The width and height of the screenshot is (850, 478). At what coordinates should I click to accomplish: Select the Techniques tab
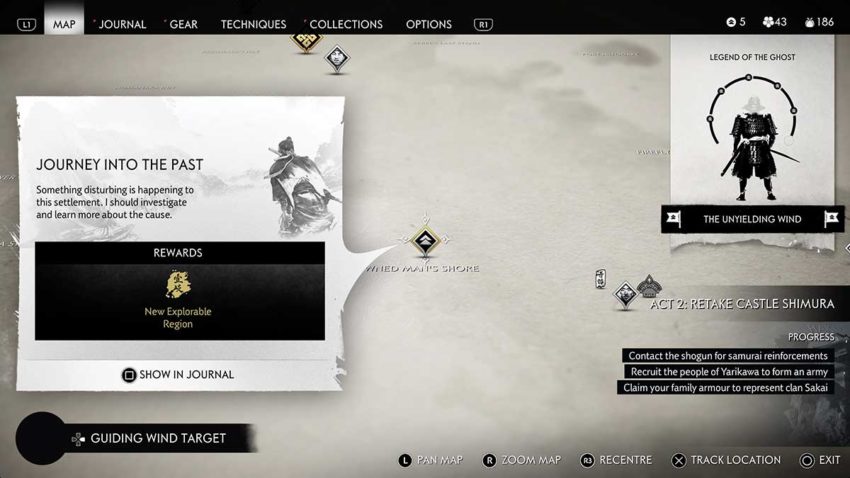tap(253, 24)
